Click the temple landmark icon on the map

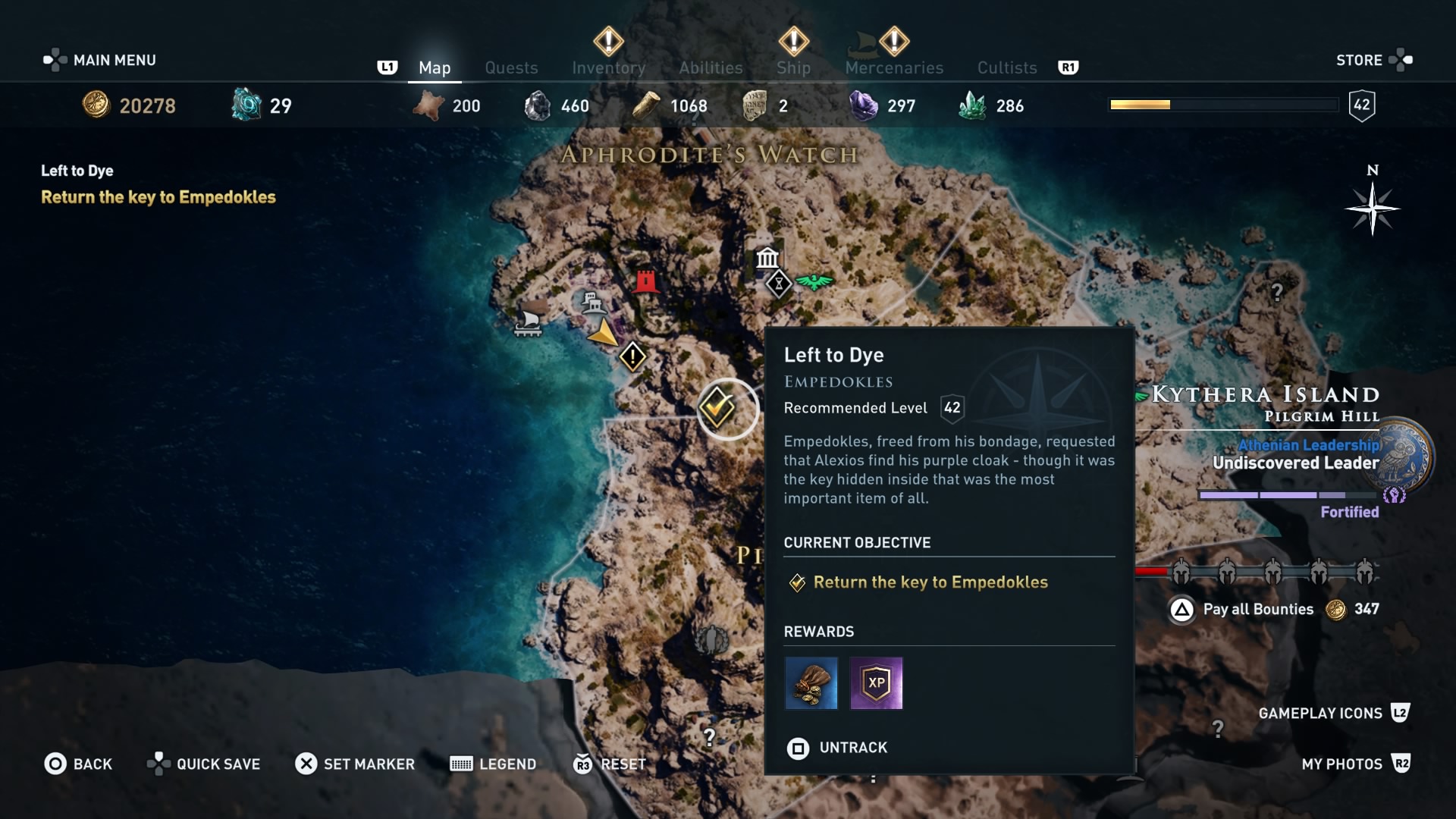(x=768, y=258)
